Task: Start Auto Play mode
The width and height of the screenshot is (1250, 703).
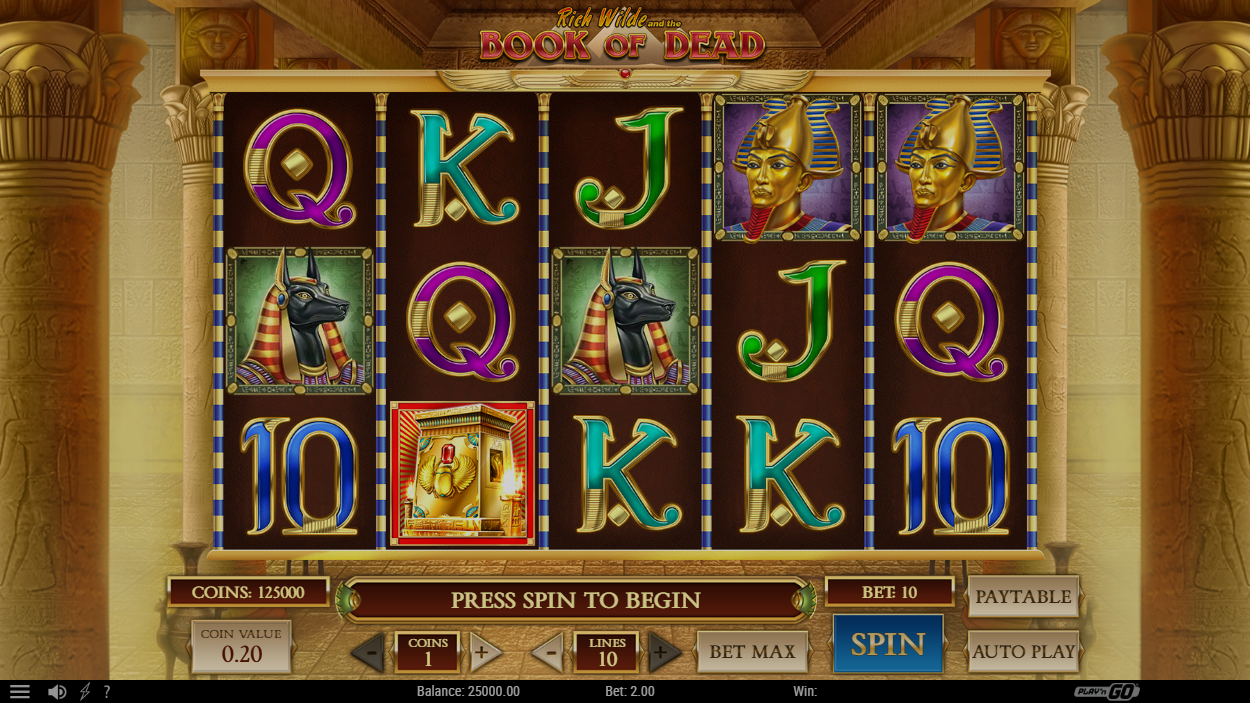Action: click(x=1023, y=652)
